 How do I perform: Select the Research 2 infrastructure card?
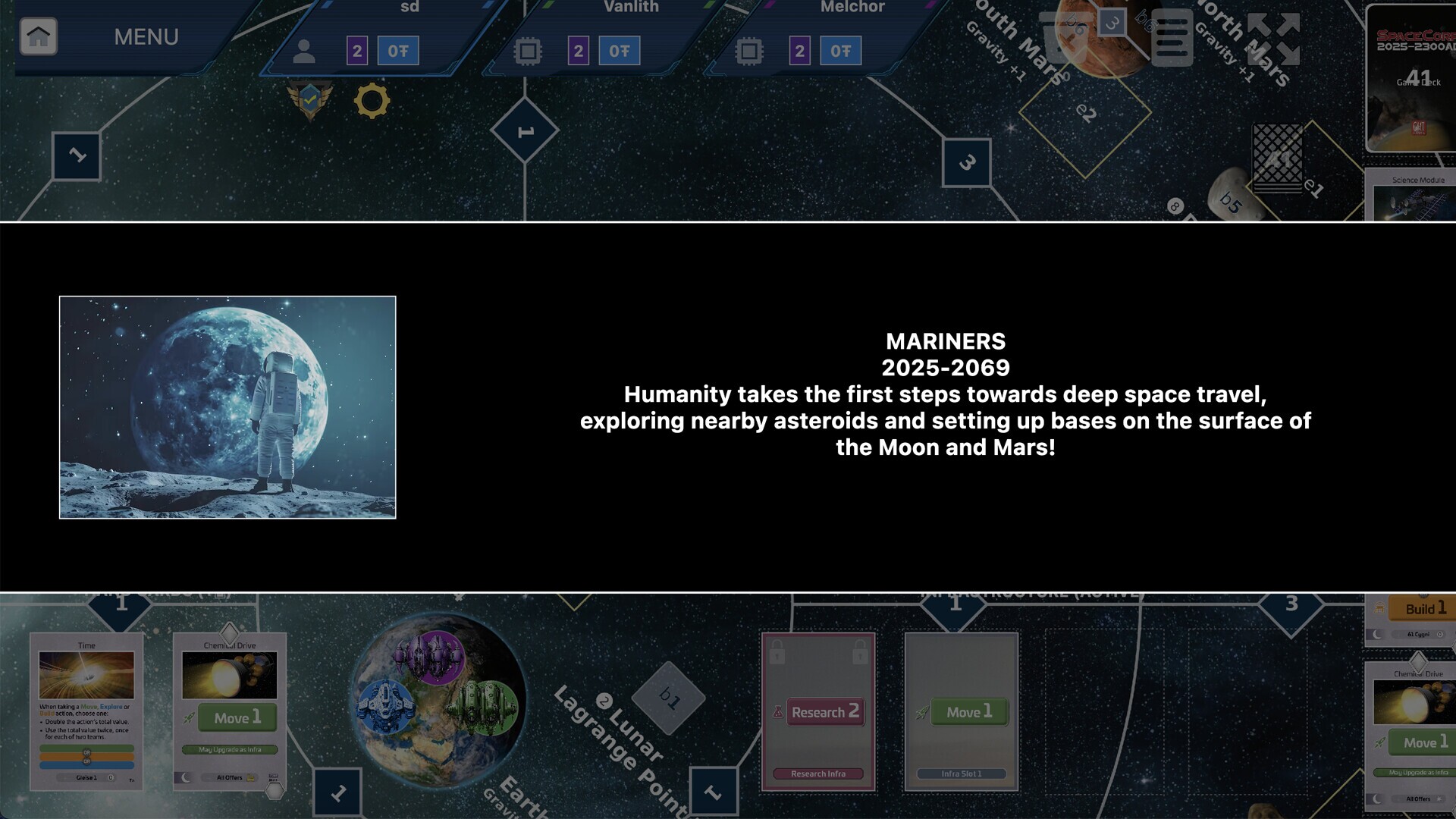coord(818,711)
